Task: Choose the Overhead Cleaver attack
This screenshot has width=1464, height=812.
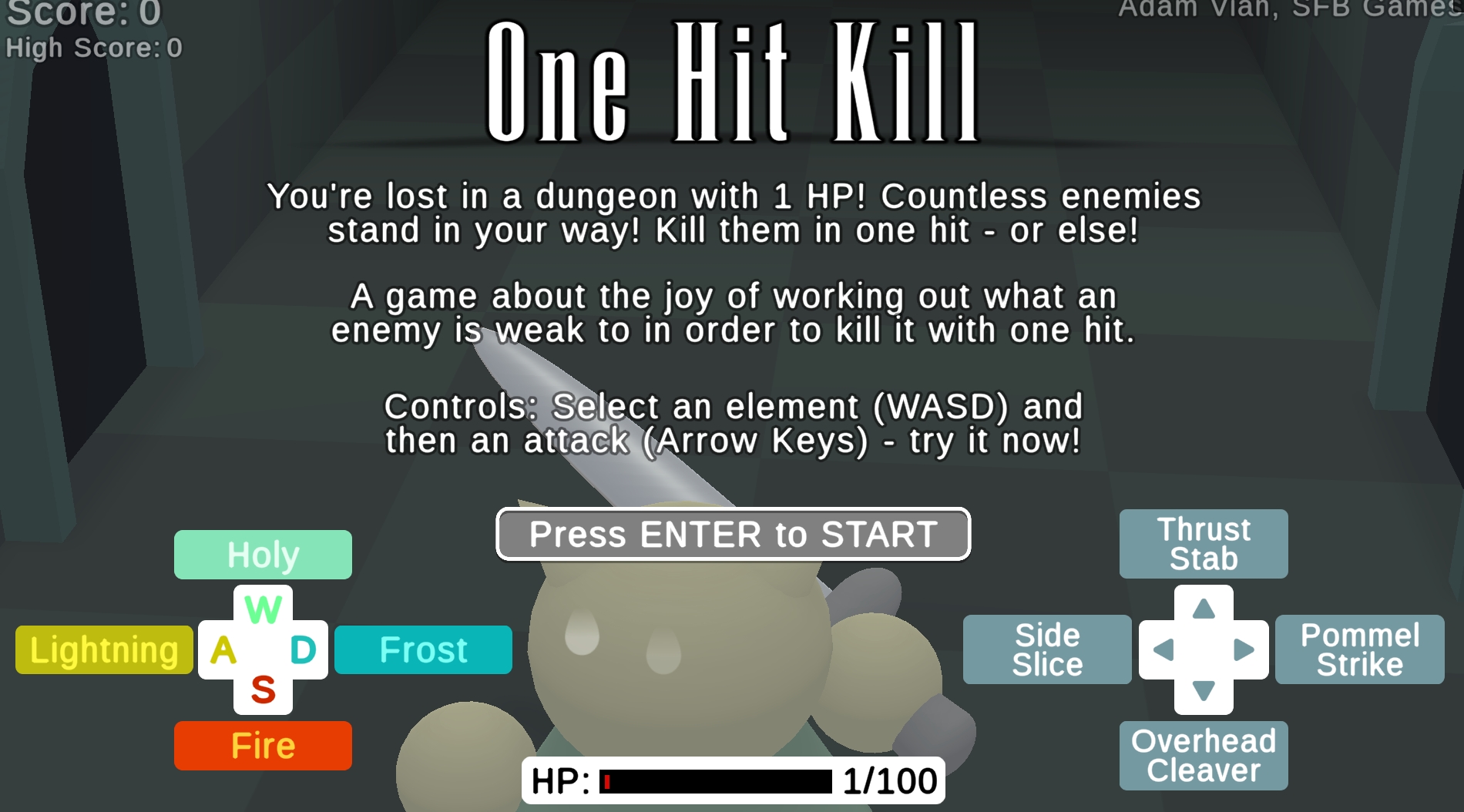Action: [1203, 755]
